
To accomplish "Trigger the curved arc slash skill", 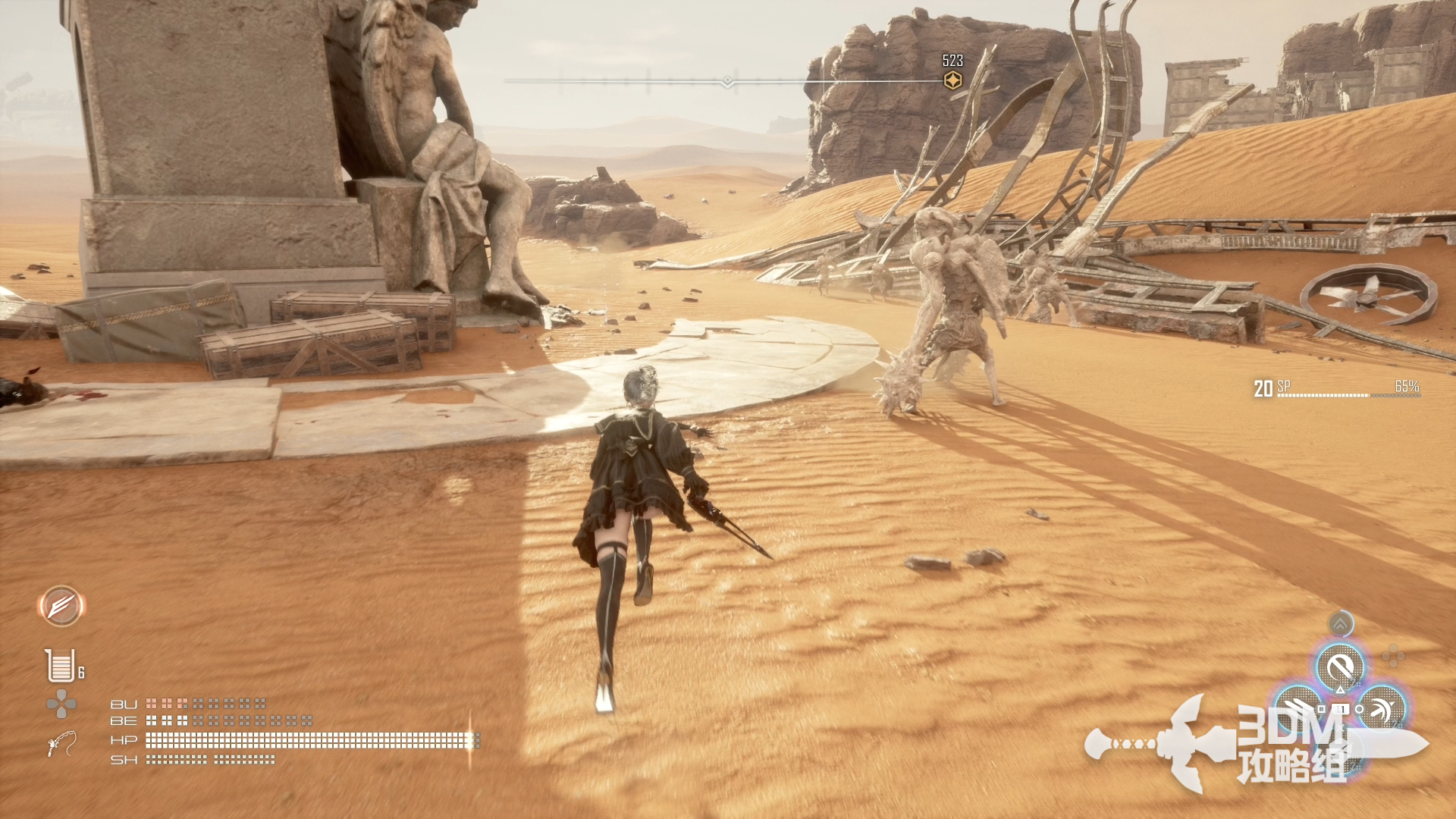I will pos(1382,709).
